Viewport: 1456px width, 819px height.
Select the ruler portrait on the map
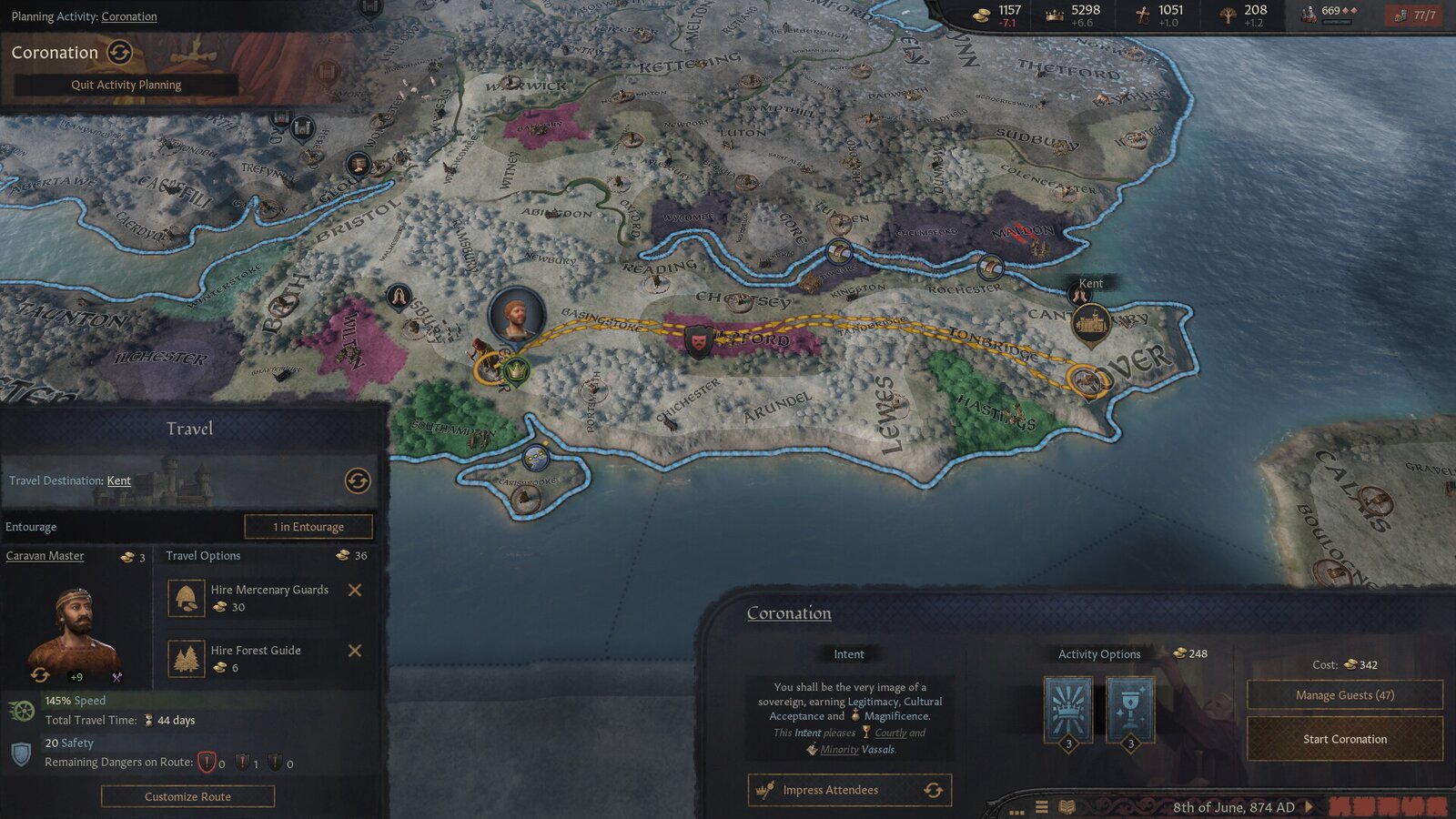(515, 314)
